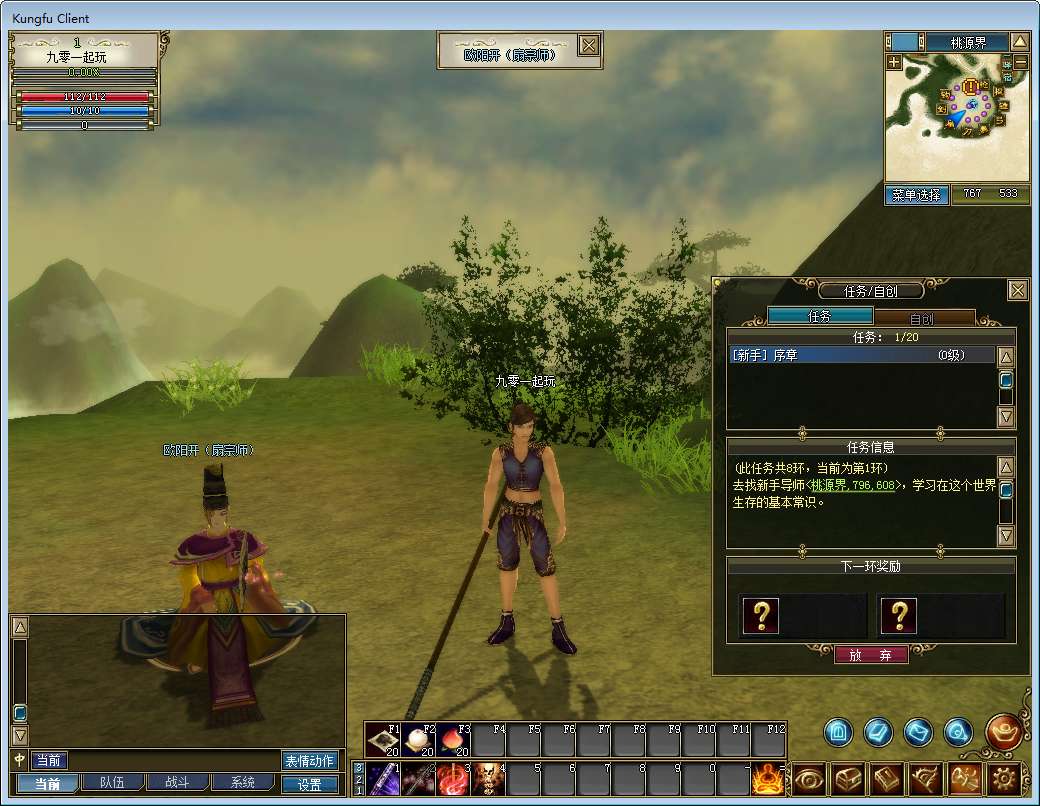Open the treasure chest bag icon

pyautogui.click(x=849, y=778)
